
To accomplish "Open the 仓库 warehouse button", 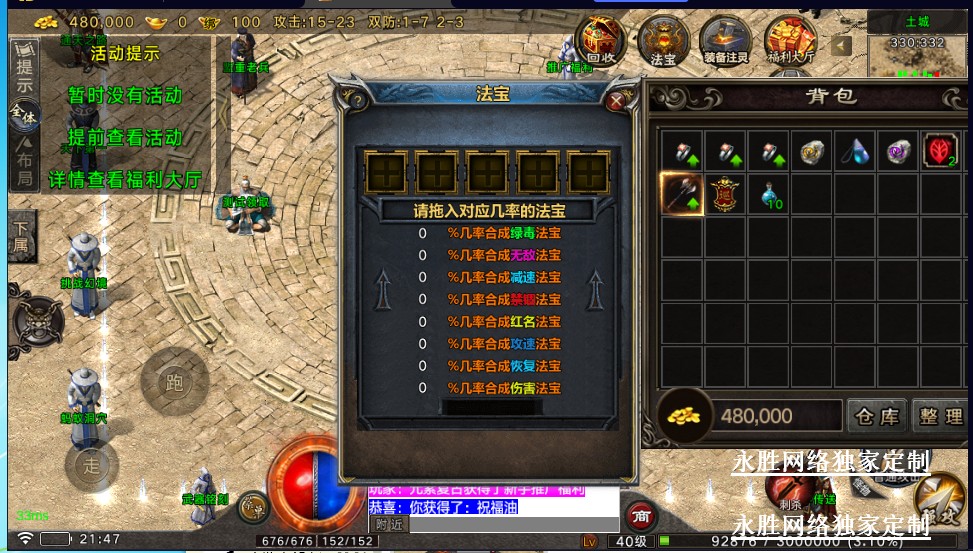I will point(876,416).
